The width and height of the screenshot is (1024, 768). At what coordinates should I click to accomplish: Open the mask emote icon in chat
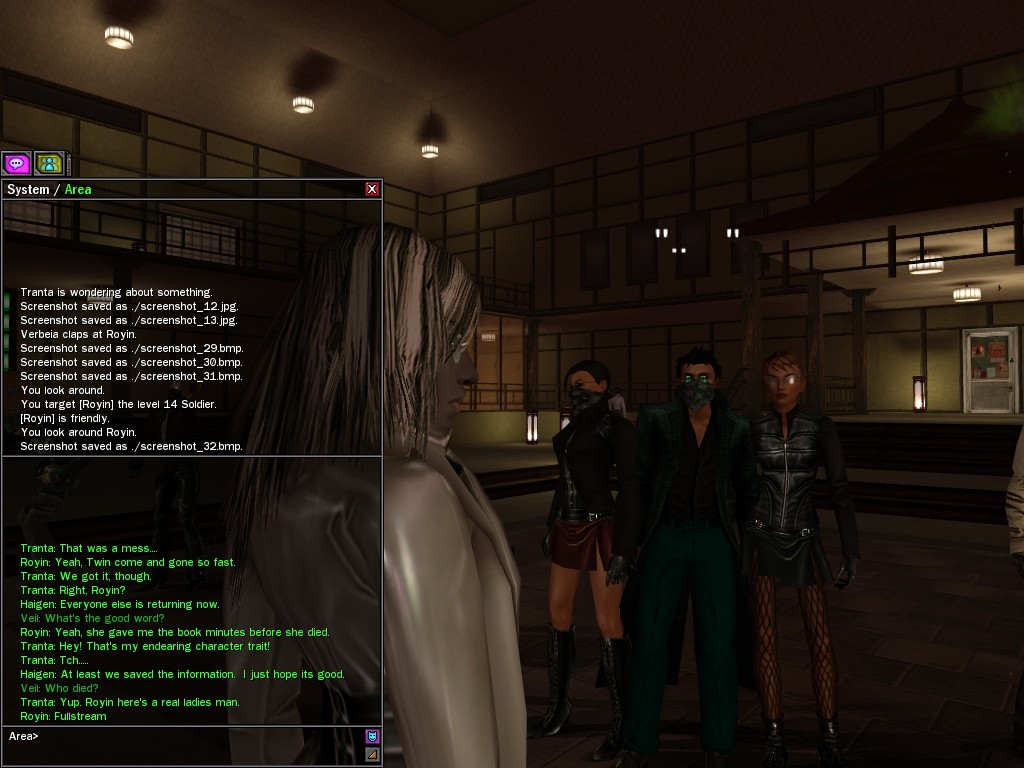point(372,737)
